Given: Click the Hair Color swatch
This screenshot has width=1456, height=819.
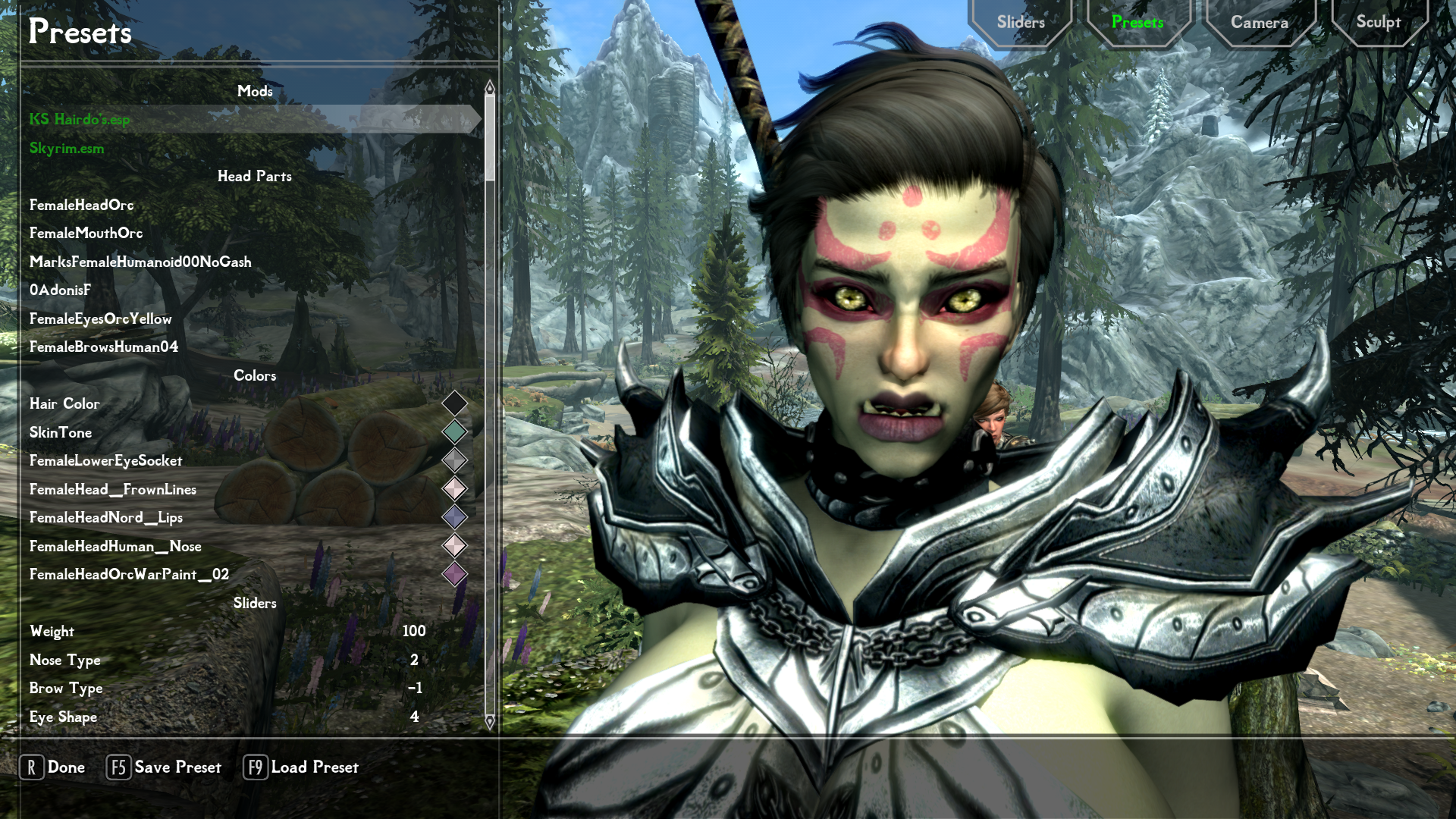Looking at the screenshot, I should 454,403.
